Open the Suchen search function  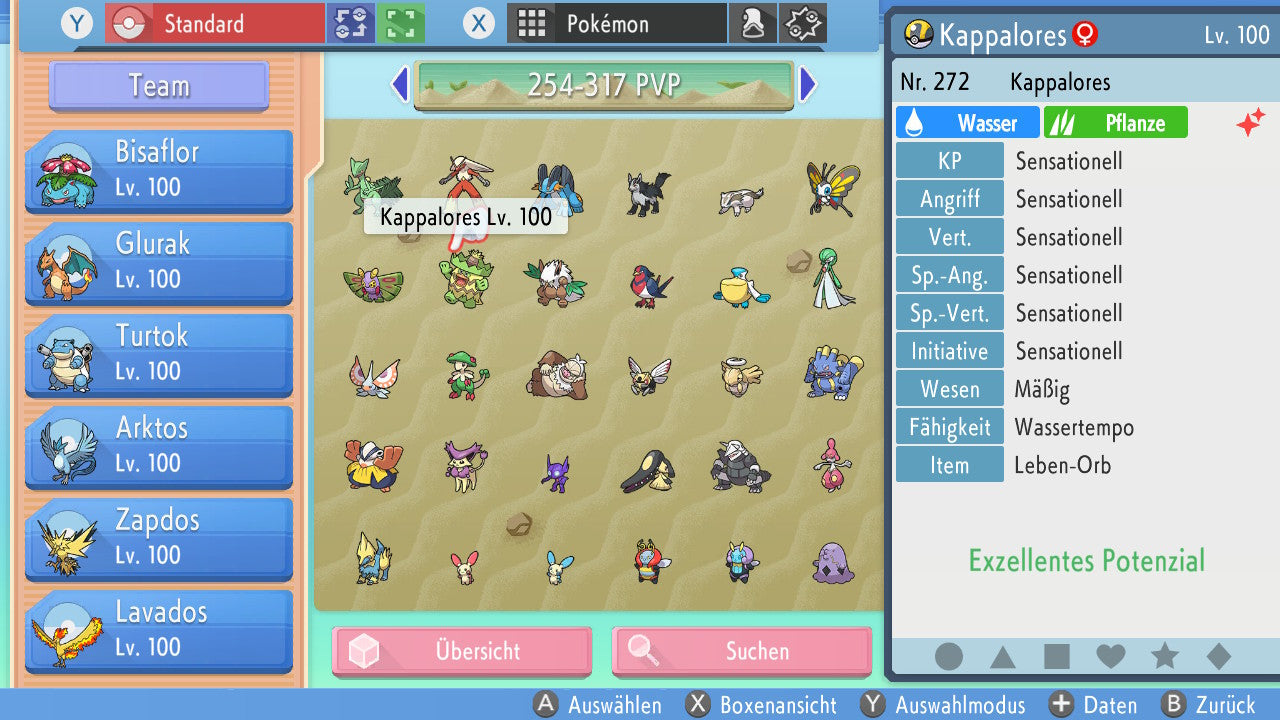point(740,651)
